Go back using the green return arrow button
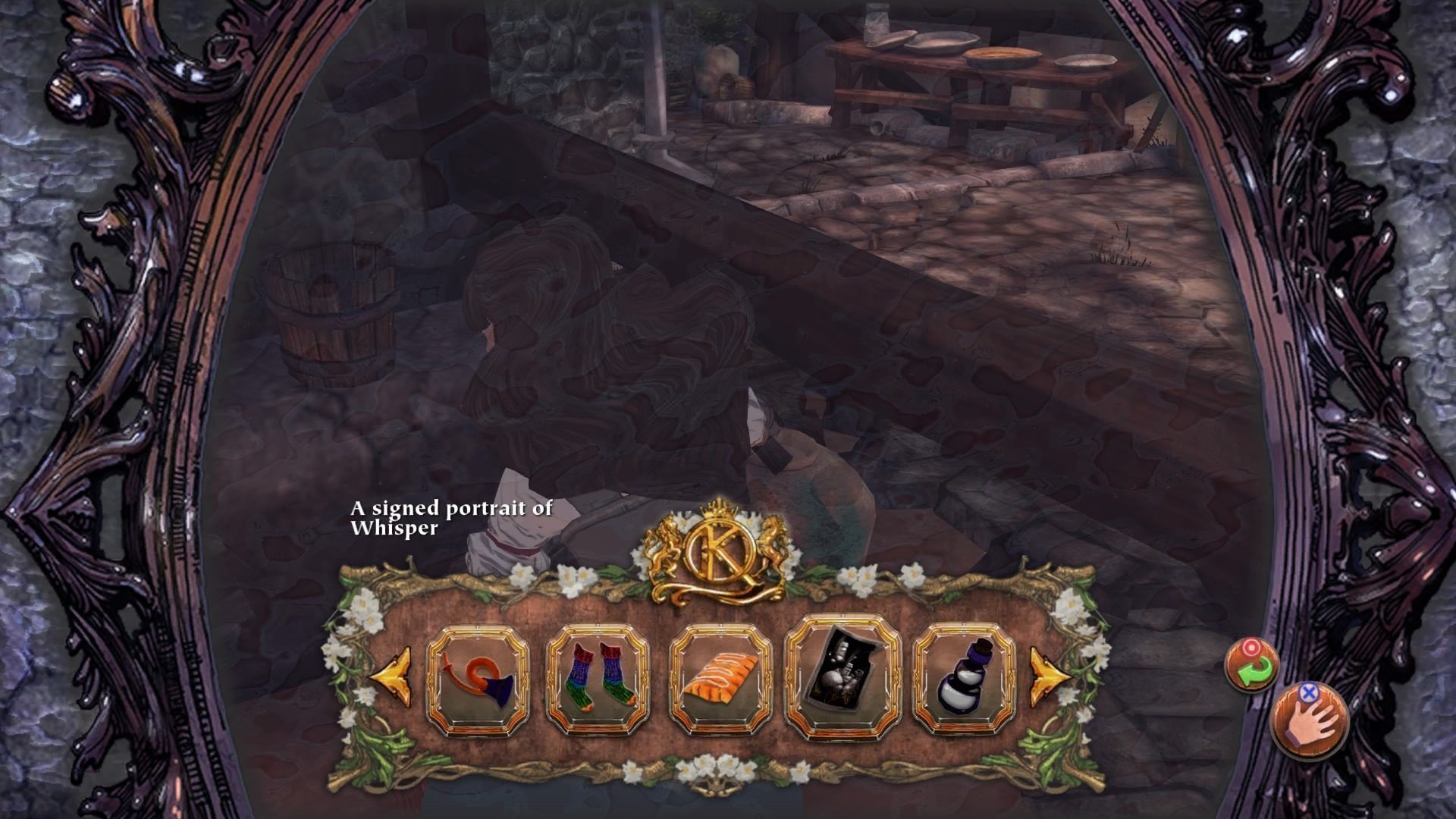Screen dimensions: 1456x819 [x=1253, y=665]
